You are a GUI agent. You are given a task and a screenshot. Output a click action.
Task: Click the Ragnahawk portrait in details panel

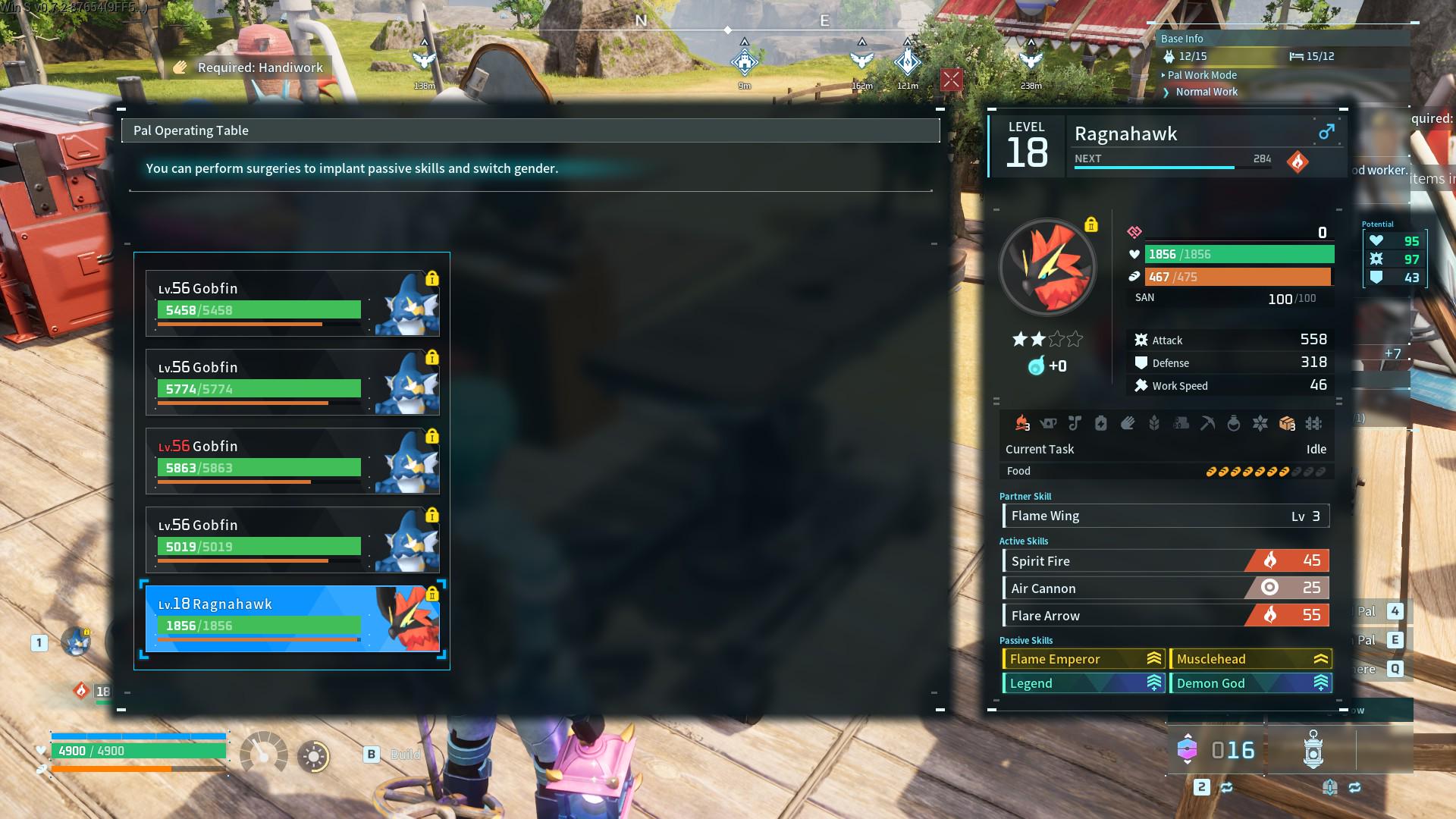pos(1047,268)
